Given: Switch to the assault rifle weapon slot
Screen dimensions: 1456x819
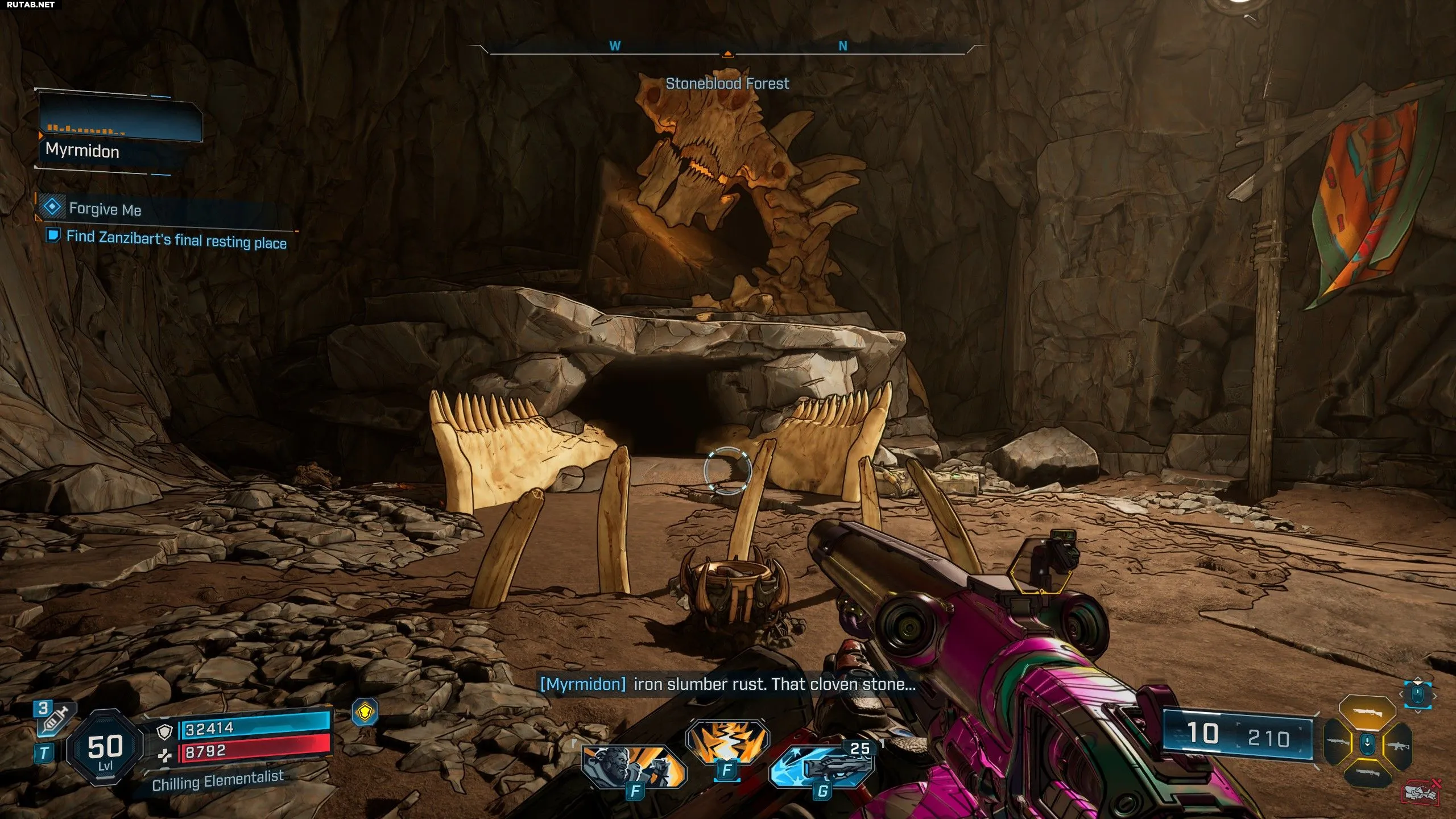Looking at the screenshot, I should 1399,746.
